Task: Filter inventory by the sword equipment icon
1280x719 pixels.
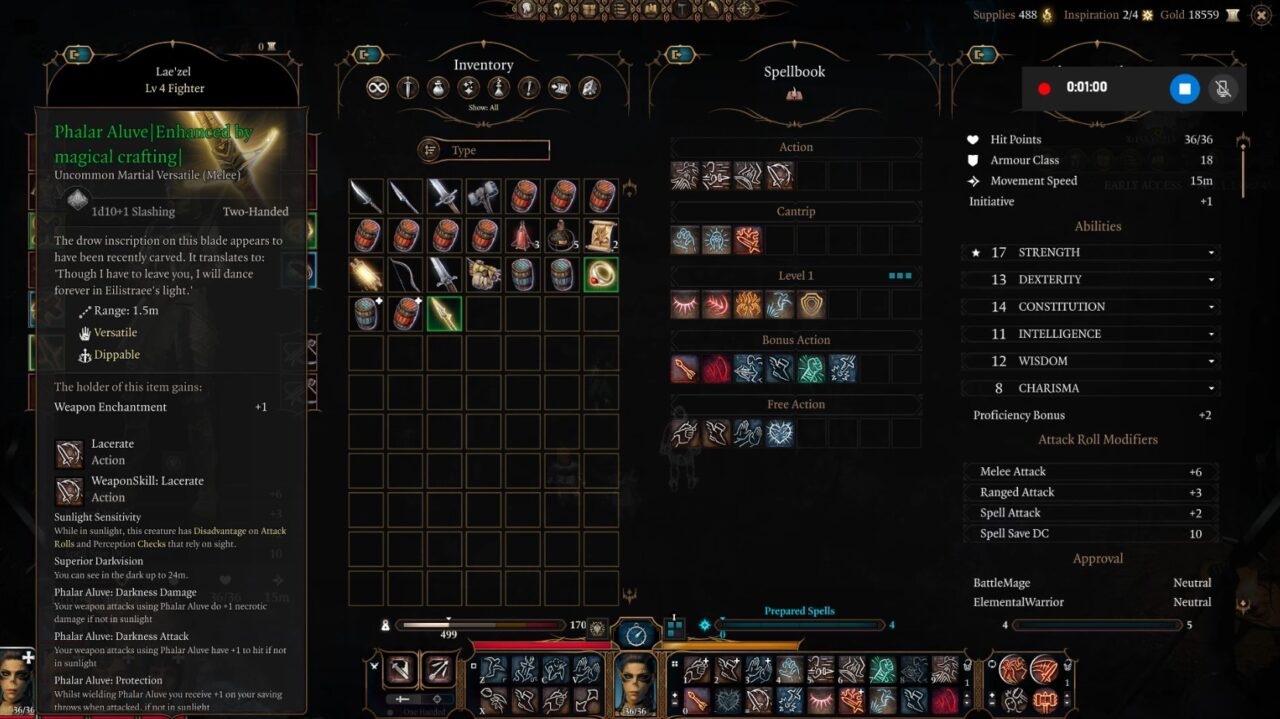Action: coord(407,88)
